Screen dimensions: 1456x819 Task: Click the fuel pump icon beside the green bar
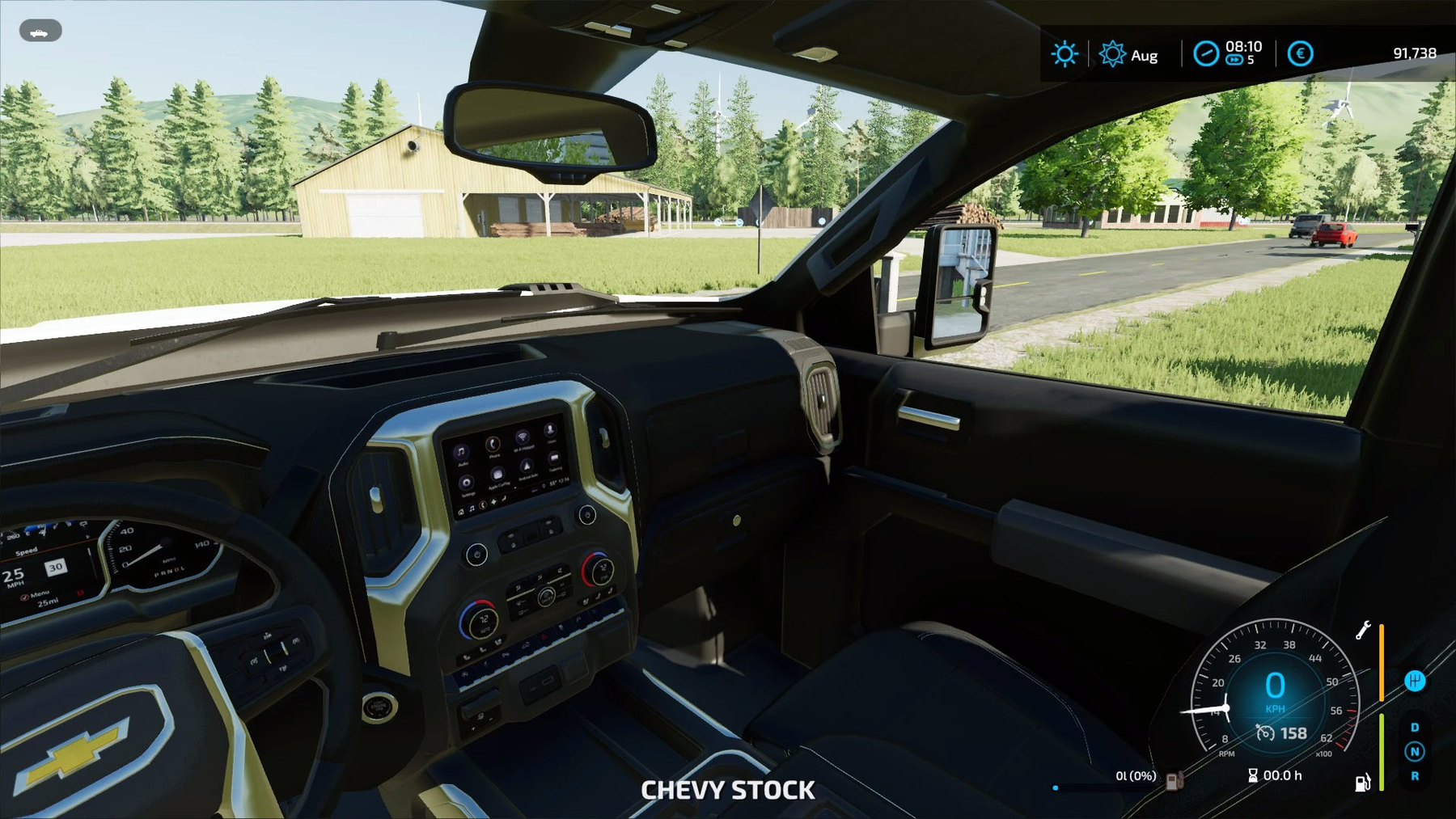(x=1362, y=782)
